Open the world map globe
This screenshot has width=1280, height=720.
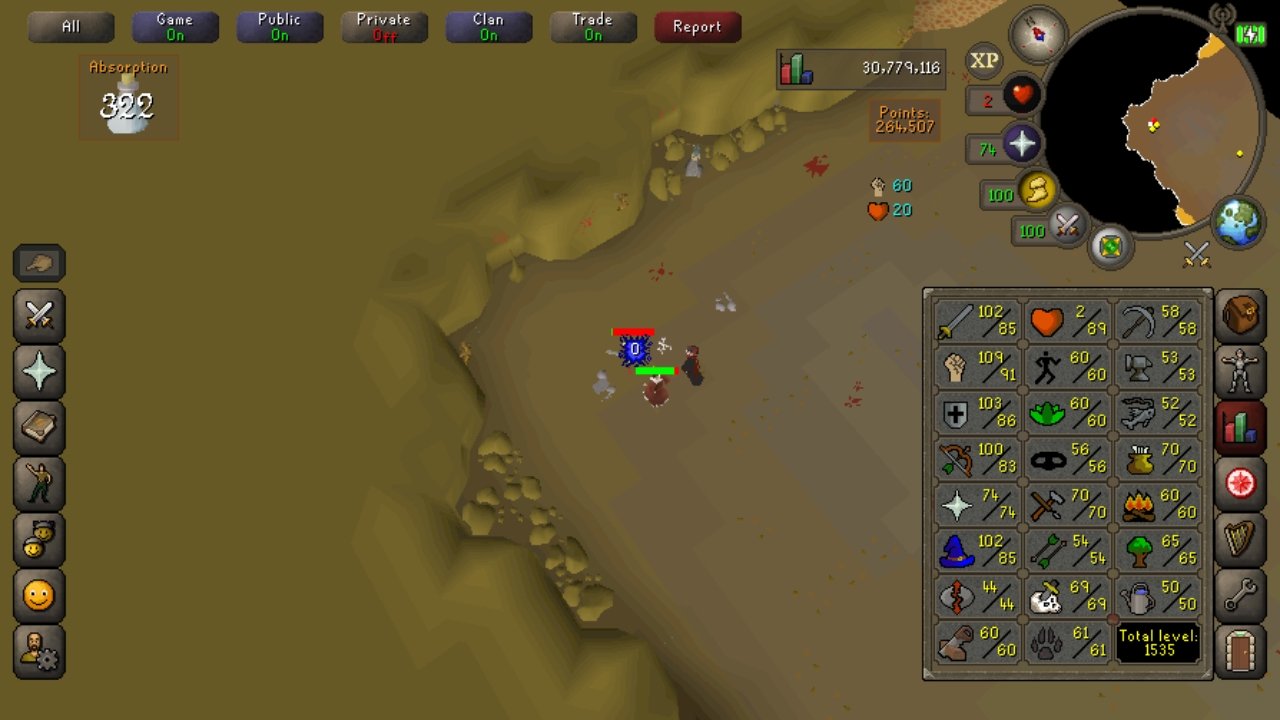[1238, 223]
